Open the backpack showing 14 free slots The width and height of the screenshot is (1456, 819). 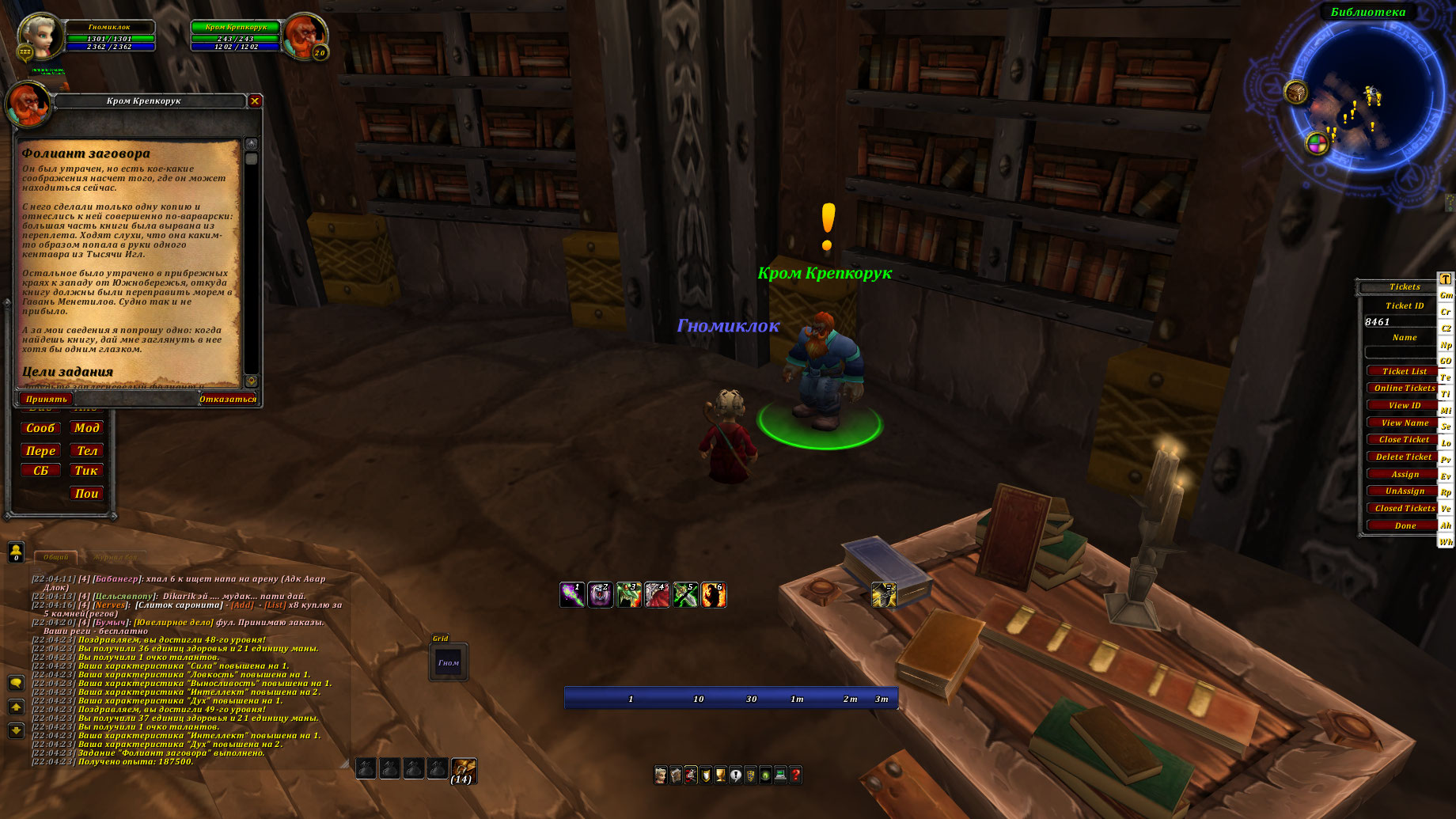point(463,769)
